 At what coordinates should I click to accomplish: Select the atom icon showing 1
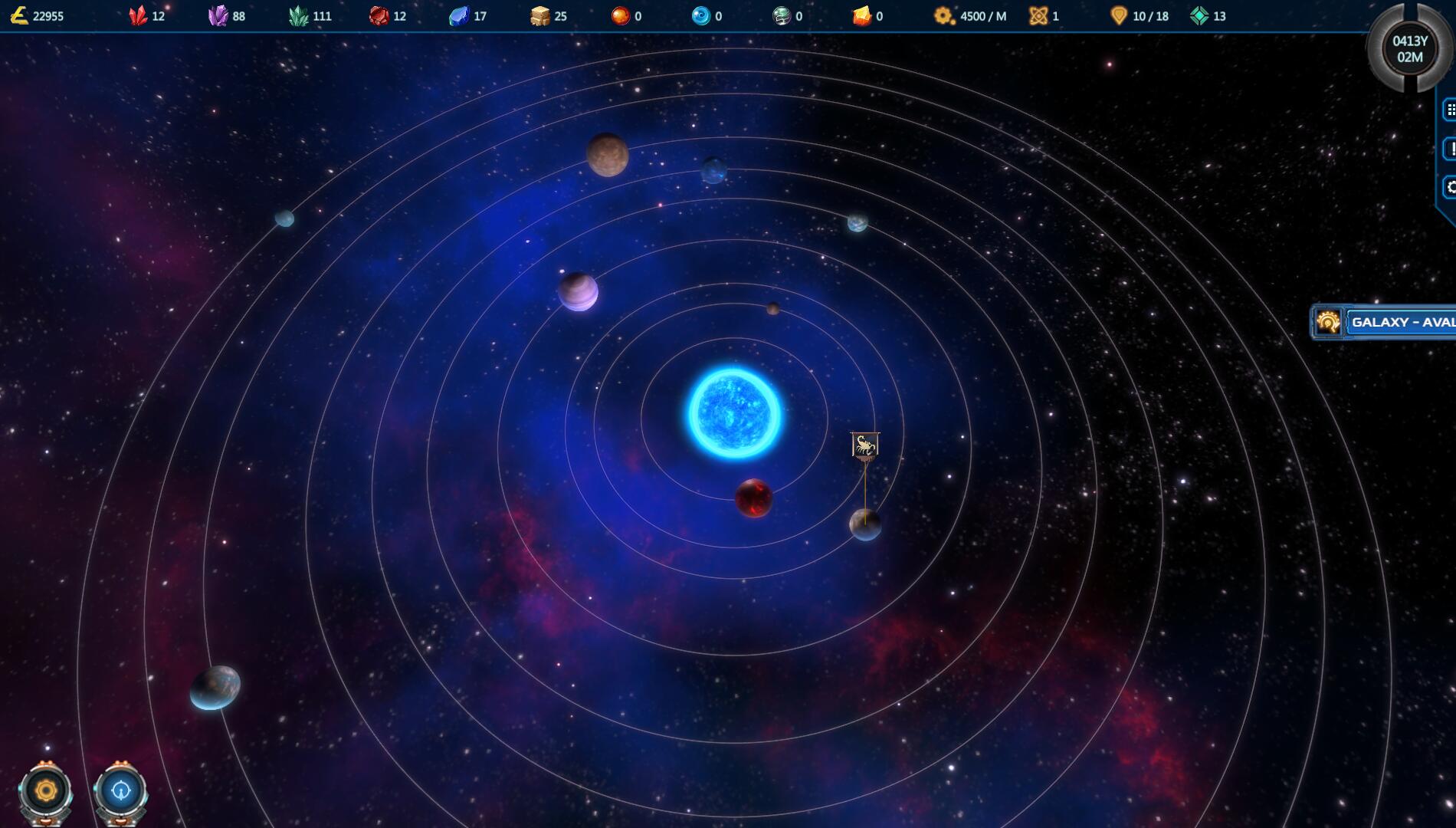point(1040,15)
